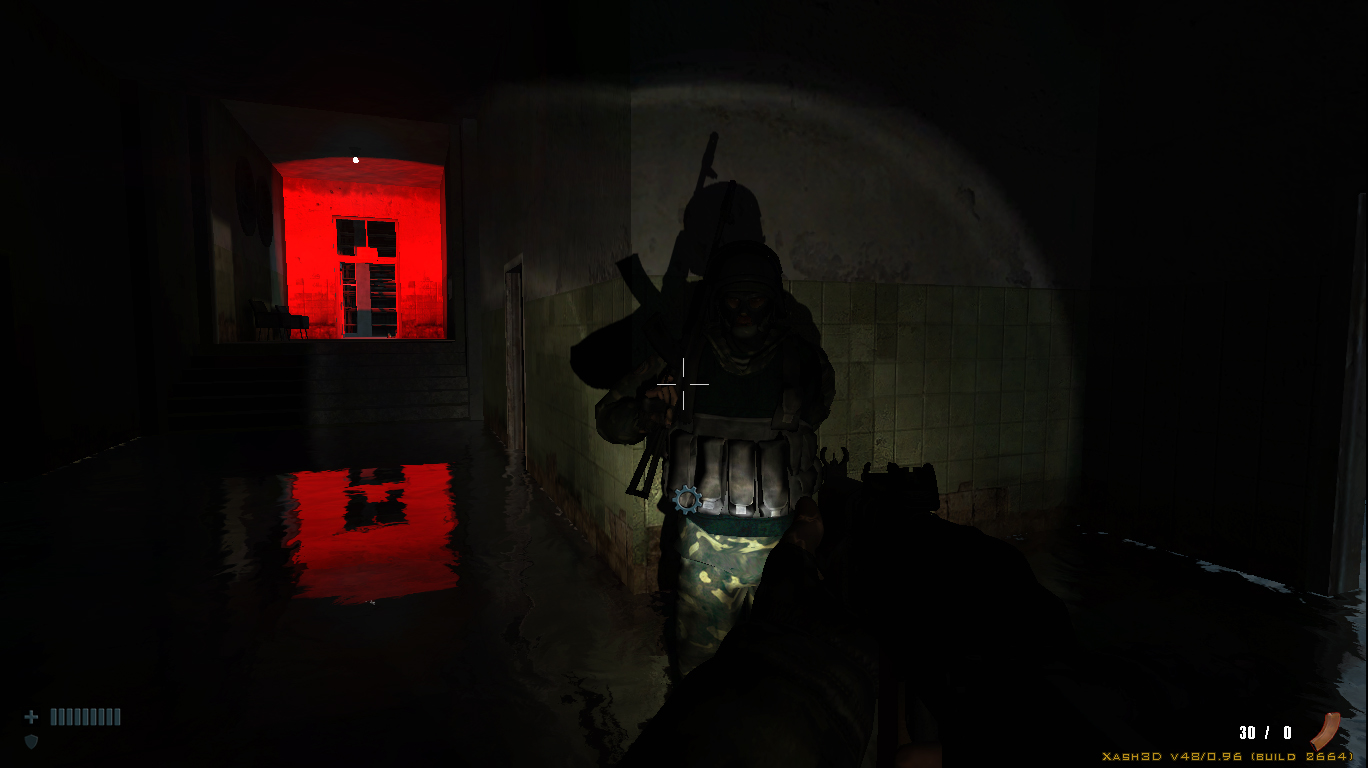
Task: Click the plus symbol beside the health bar
Action: 31,716
